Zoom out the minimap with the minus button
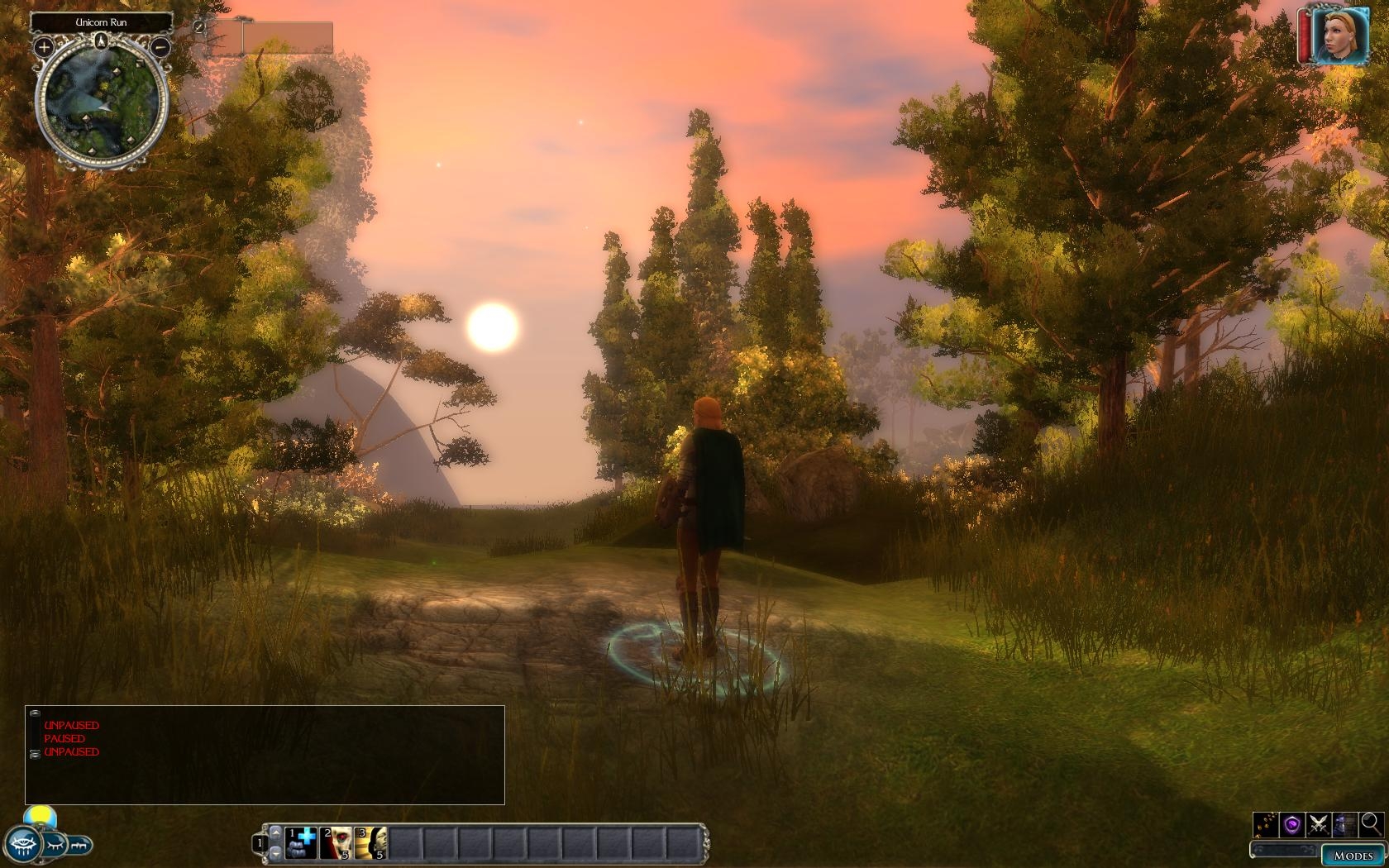The image size is (1389, 868). [x=161, y=48]
